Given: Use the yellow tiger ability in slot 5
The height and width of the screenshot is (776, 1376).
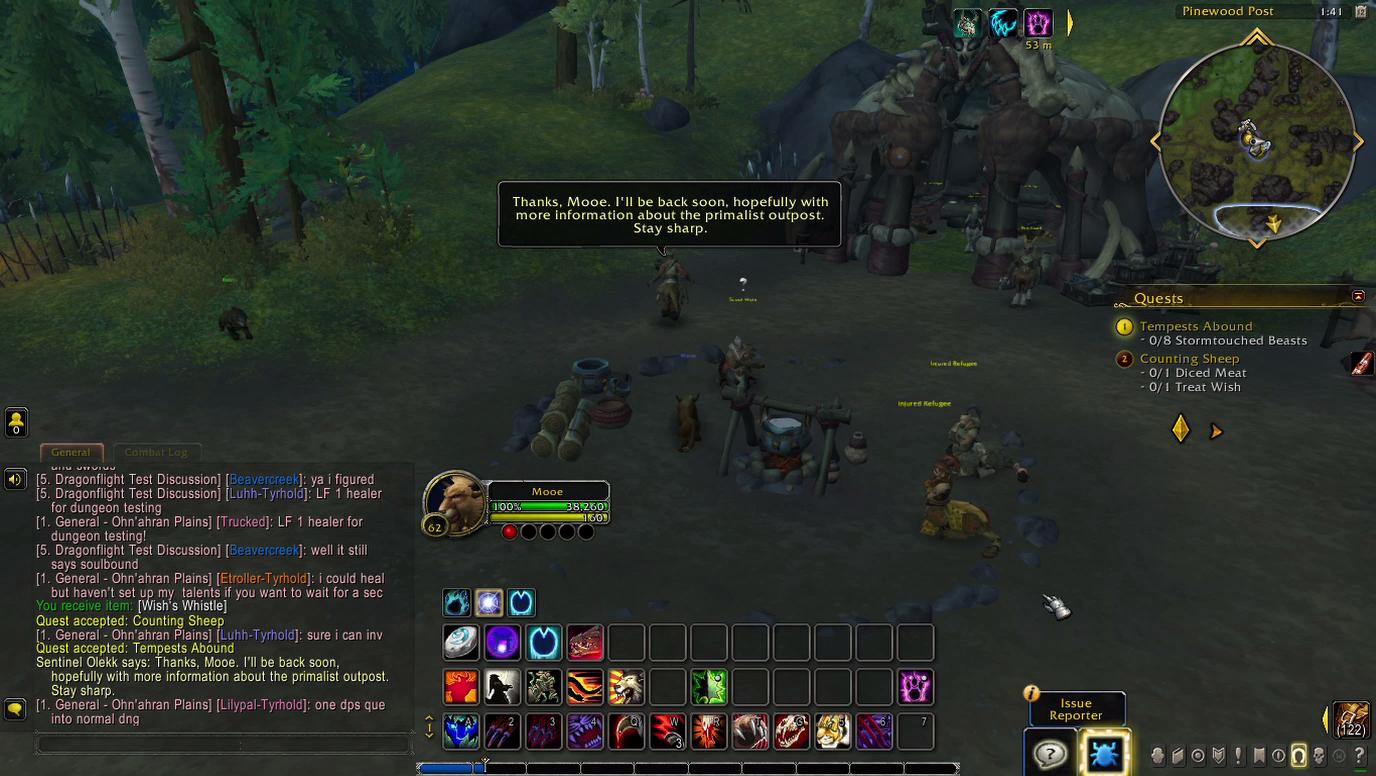Looking at the screenshot, I should [832, 731].
